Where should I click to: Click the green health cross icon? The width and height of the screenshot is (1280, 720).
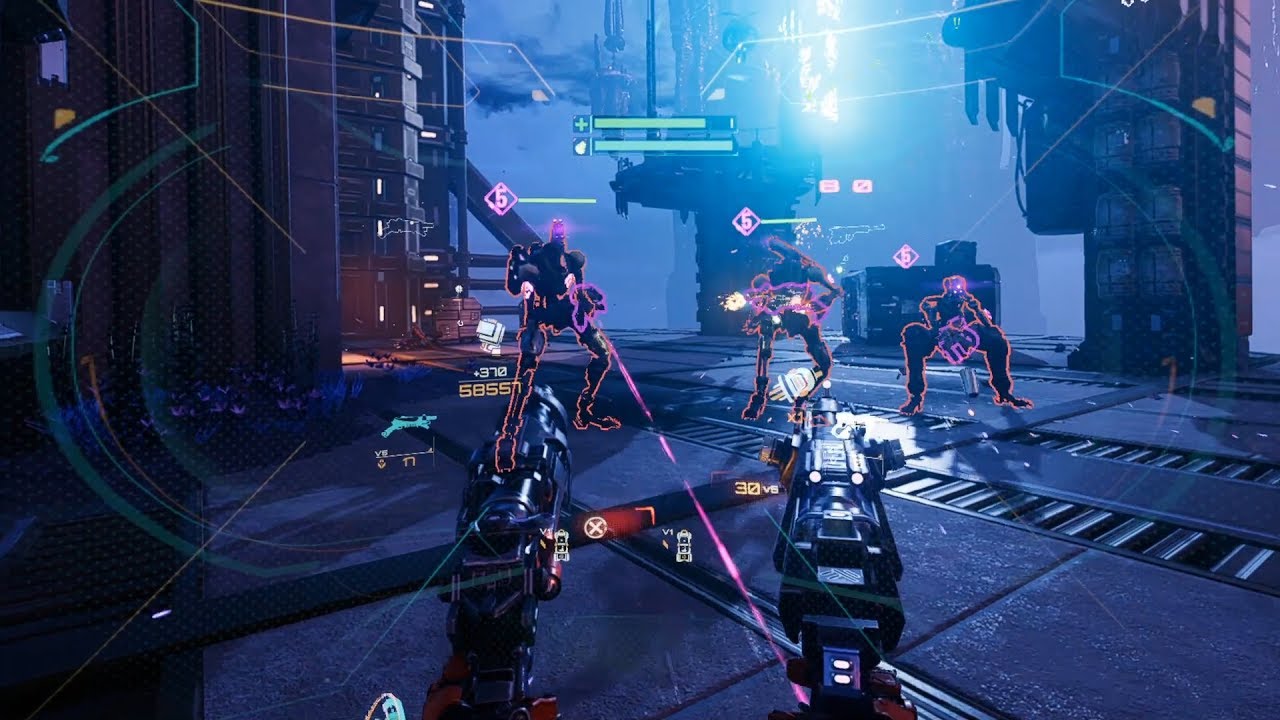click(x=581, y=124)
